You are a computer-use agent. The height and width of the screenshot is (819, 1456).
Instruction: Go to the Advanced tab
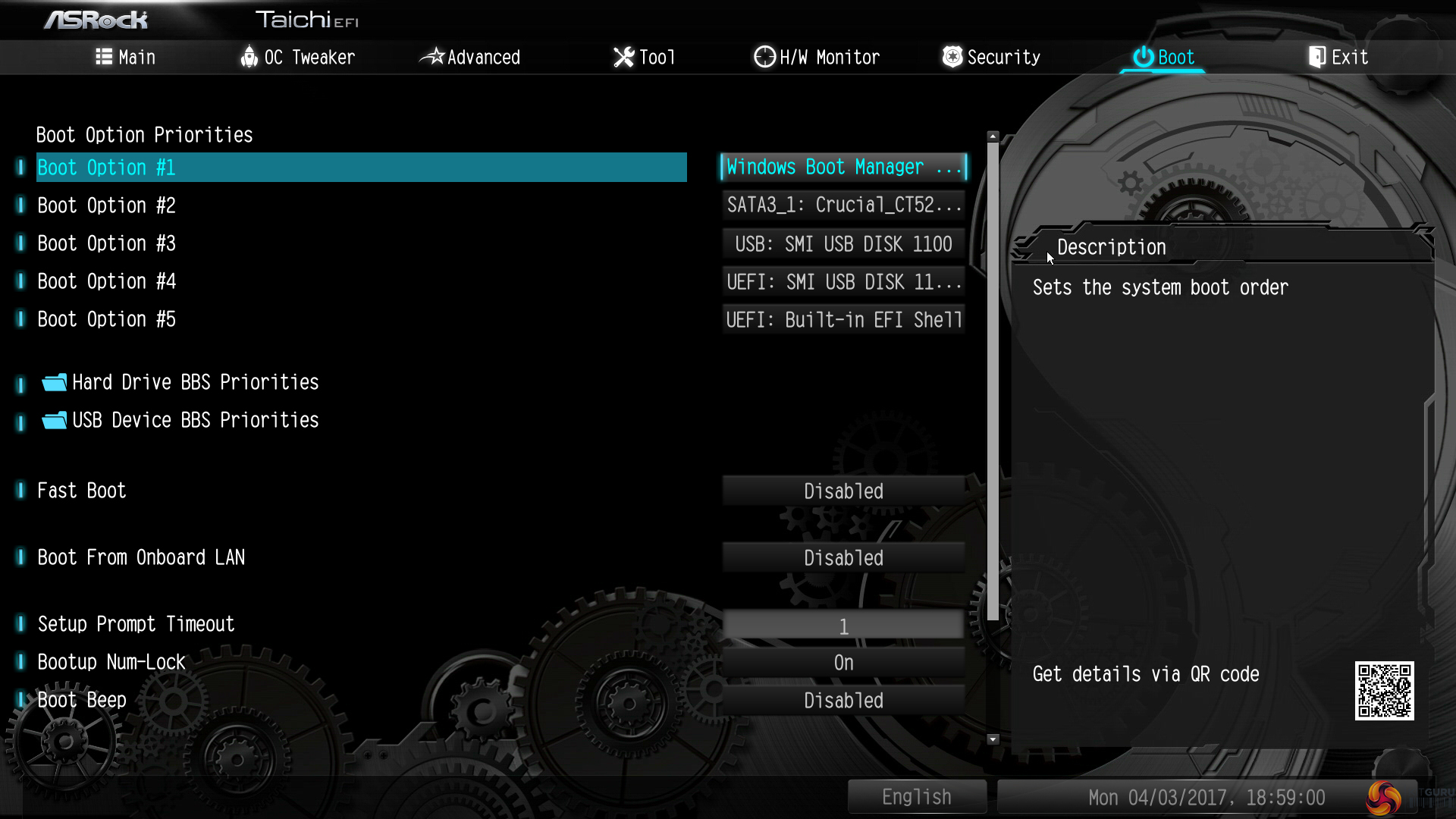click(470, 57)
